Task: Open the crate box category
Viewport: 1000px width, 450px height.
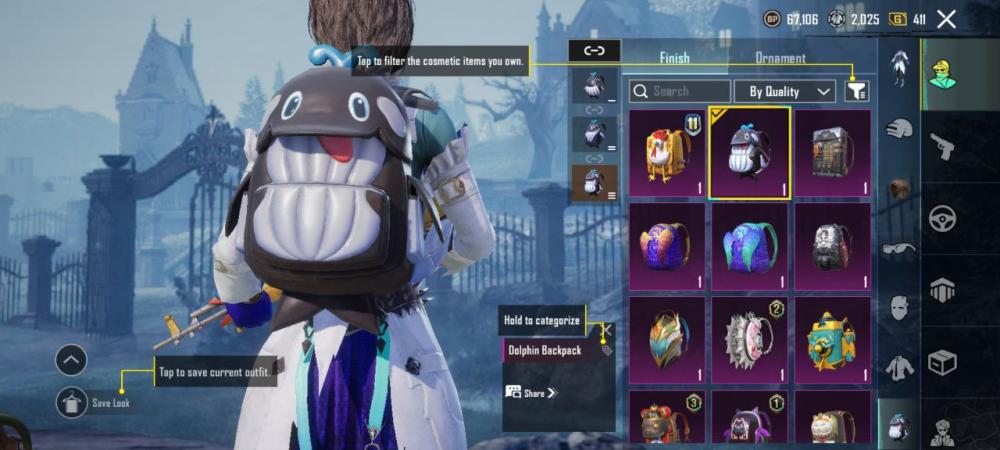Action: (943, 362)
